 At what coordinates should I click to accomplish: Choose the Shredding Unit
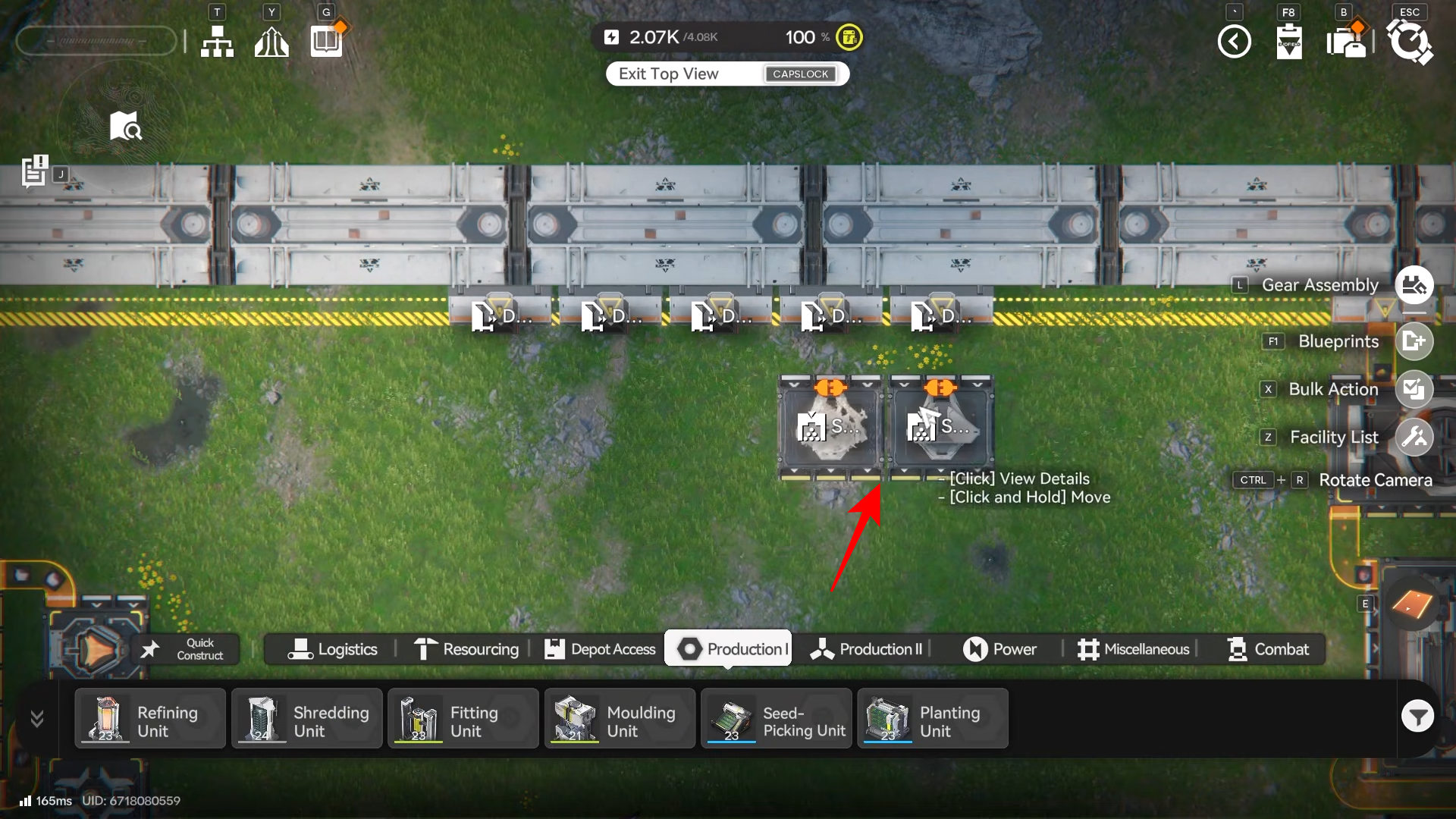[x=306, y=719]
